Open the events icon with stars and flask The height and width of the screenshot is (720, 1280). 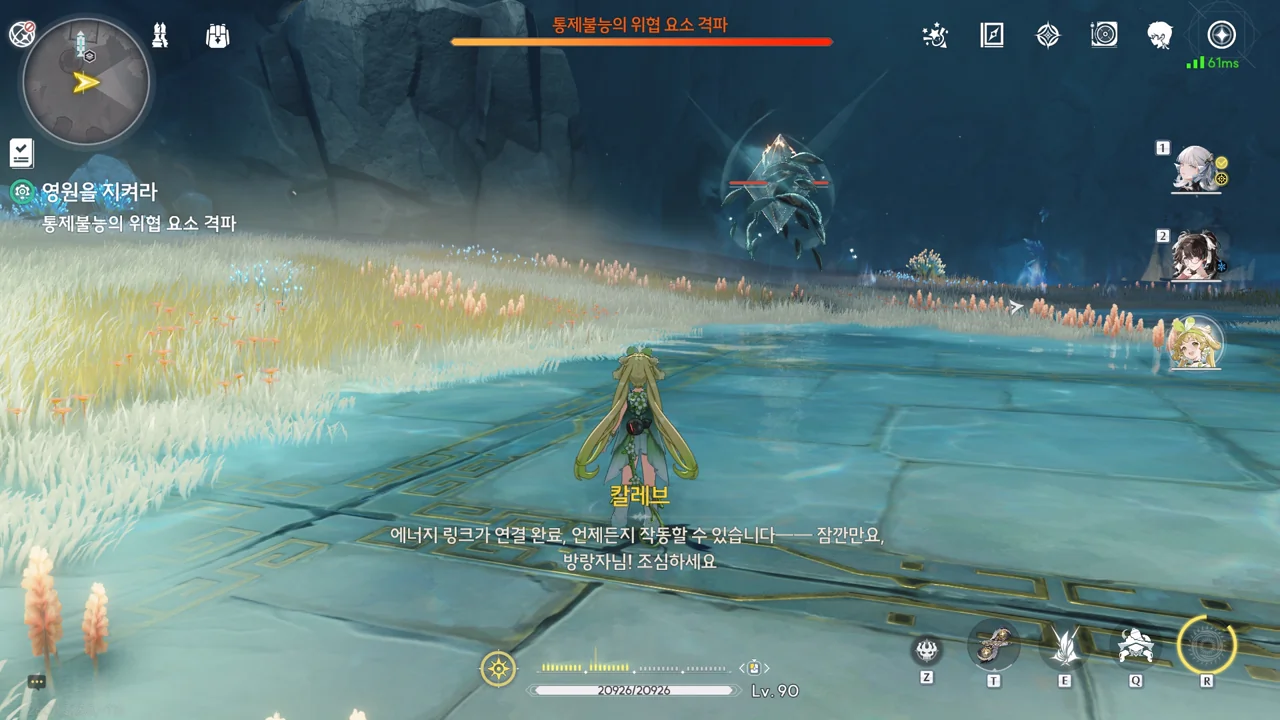[935, 36]
